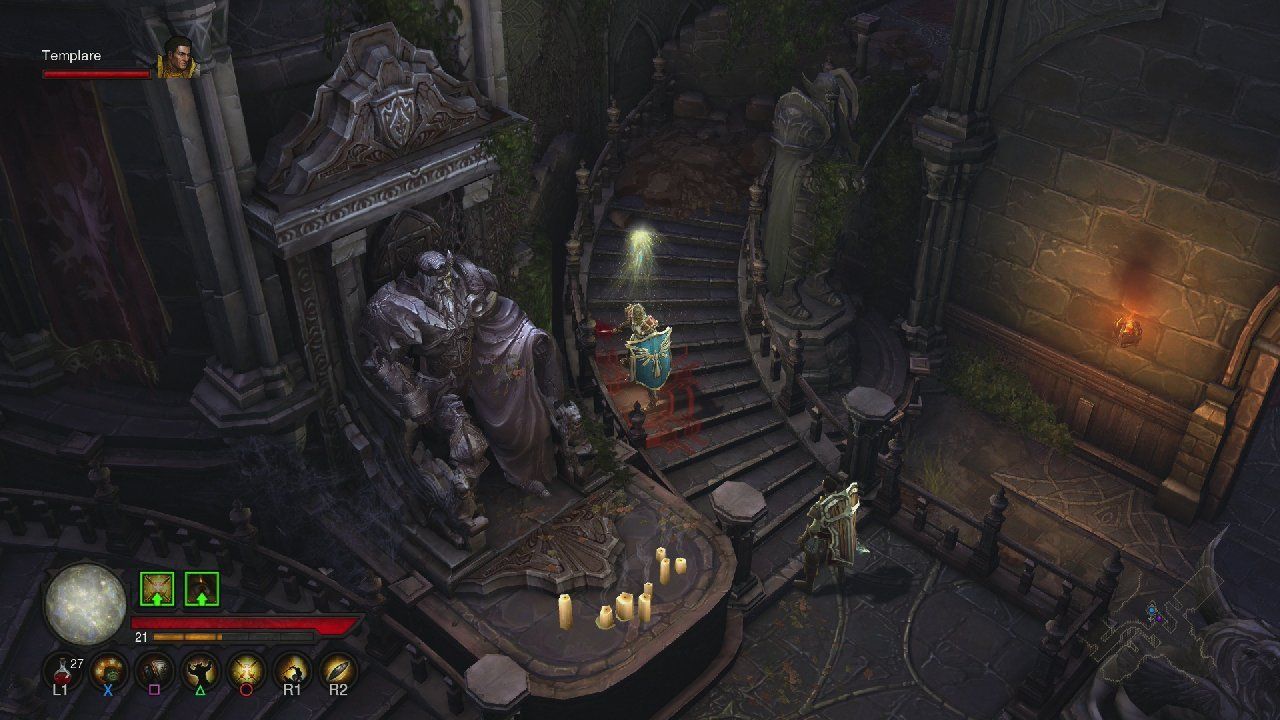The image size is (1280, 720).
Task: Use the R1 charging warrior skill
Action: (293, 670)
